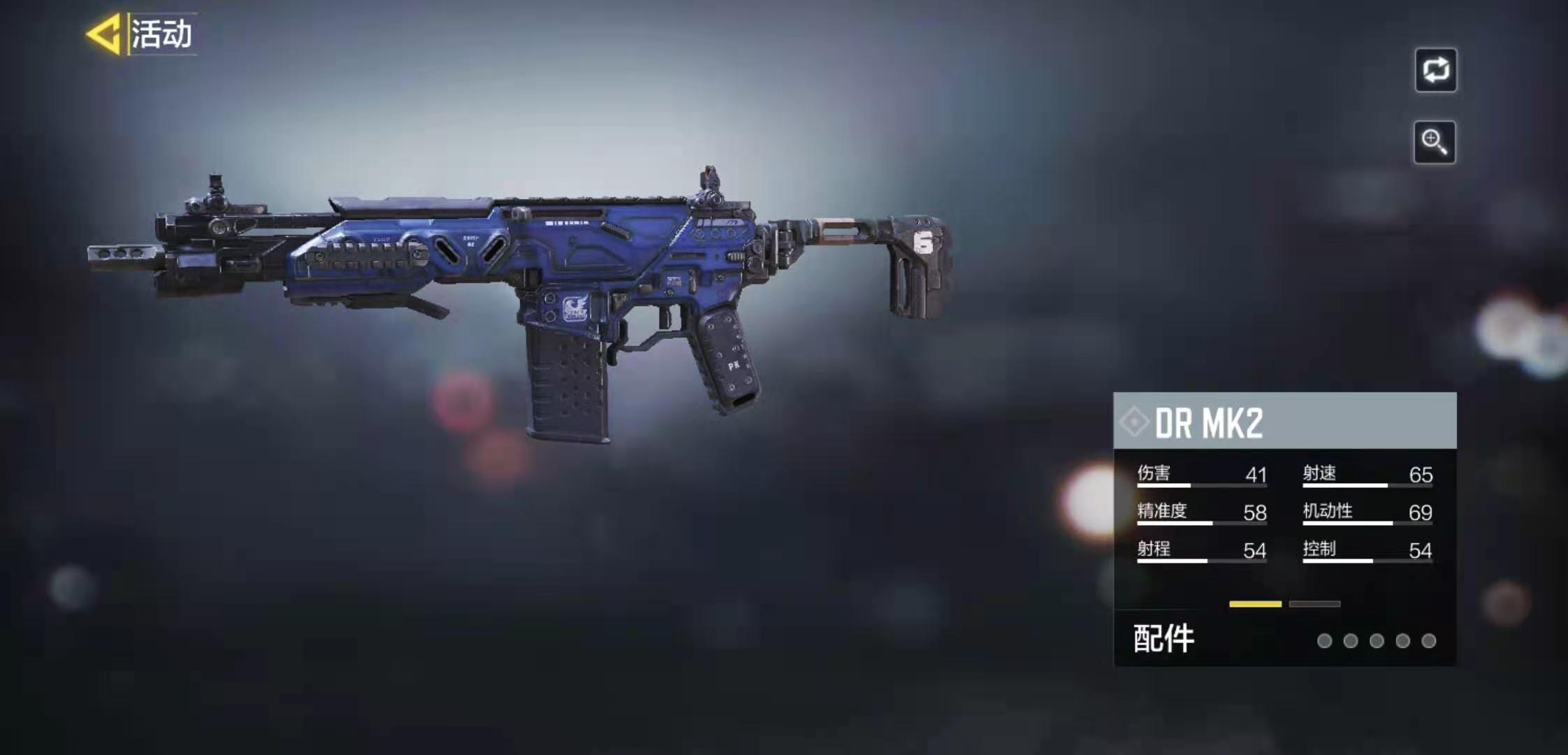Open the magnifier zoom view
1568x755 pixels.
(1434, 142)
